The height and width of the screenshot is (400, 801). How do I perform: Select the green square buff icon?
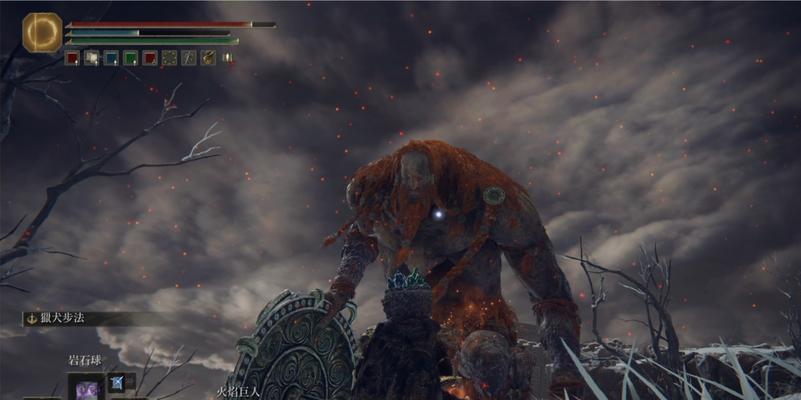[130, 58]
